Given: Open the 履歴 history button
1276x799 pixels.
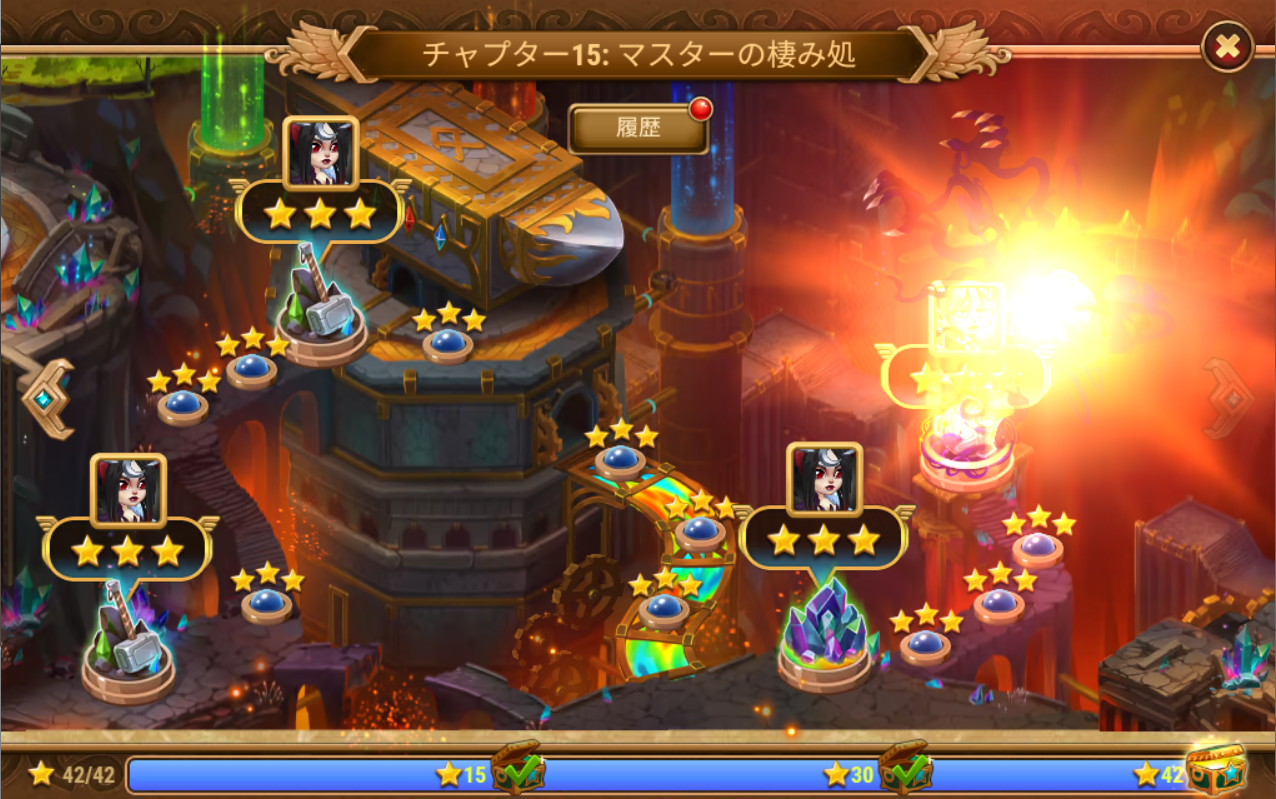Looking at the screenshot, I should (639, 130).
